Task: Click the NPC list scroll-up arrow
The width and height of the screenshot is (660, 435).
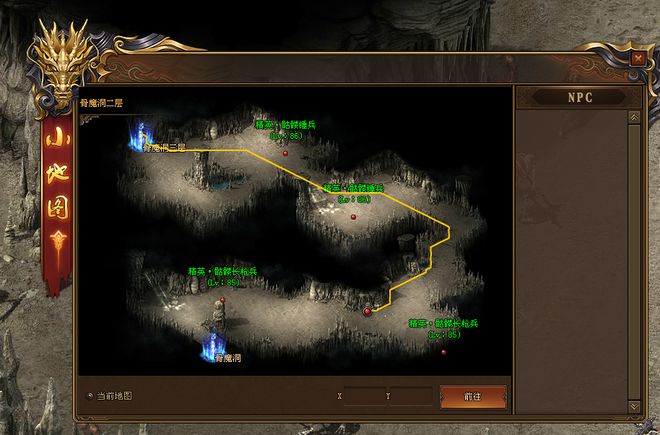Action: (633, 116)
